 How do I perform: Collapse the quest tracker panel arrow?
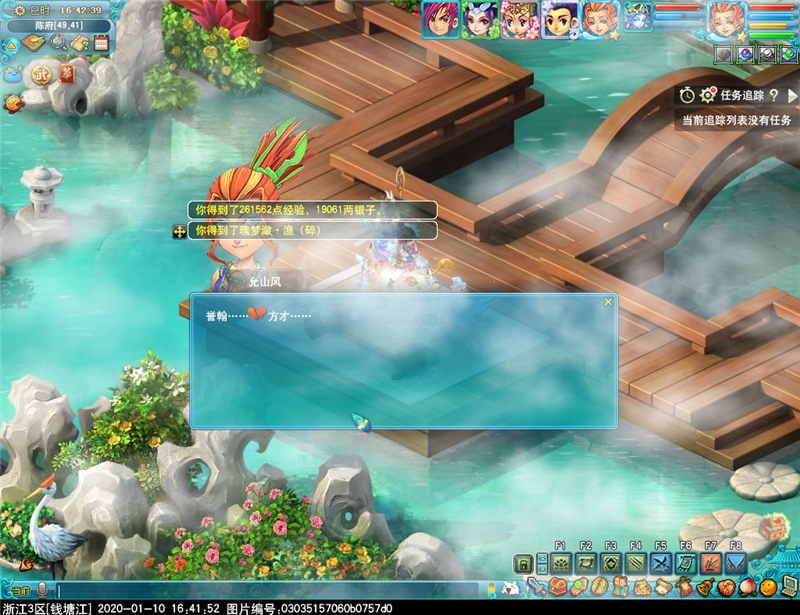pyautogui.click(x=792, y=95)
